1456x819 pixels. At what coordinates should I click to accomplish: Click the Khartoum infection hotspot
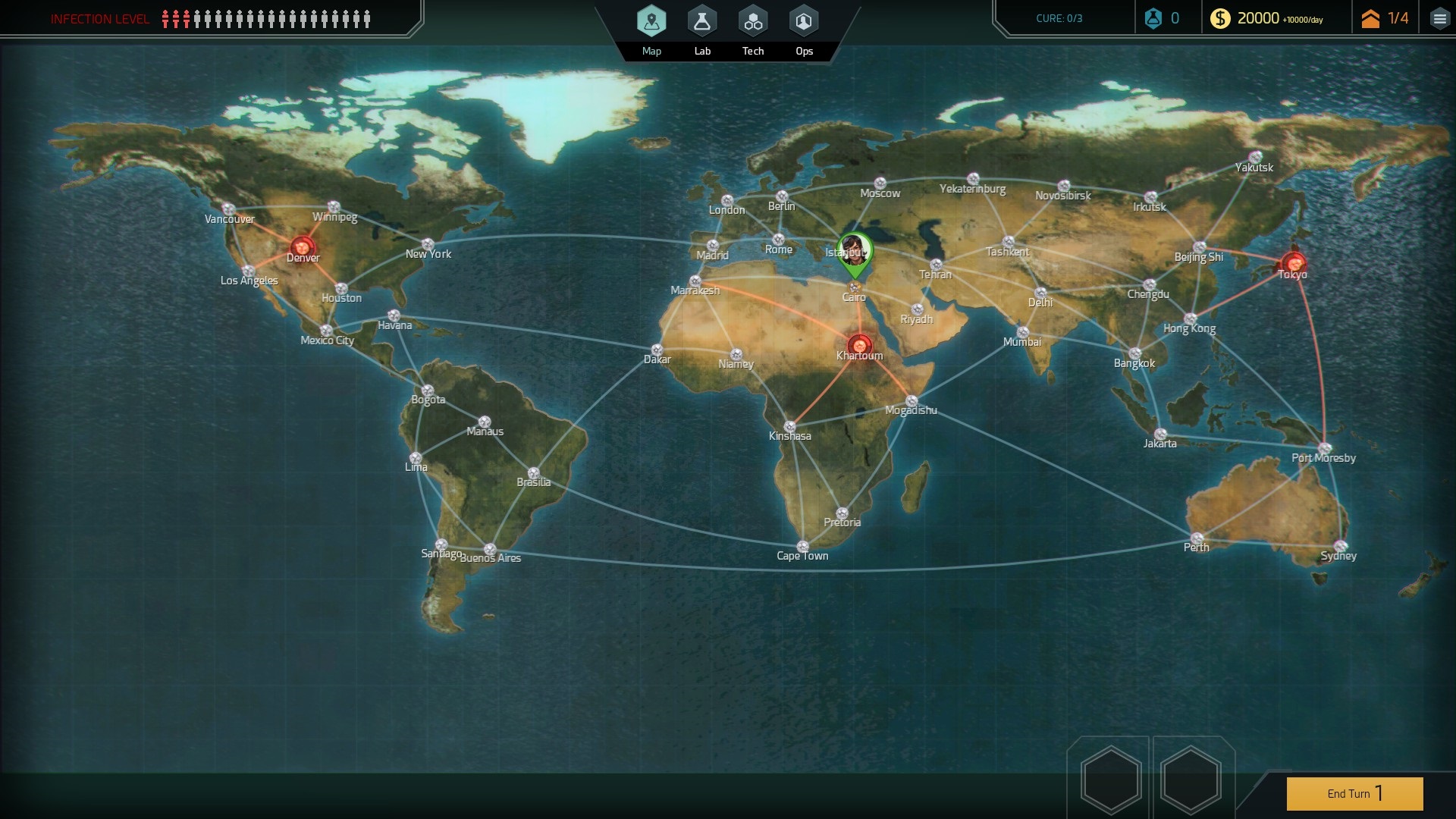[858, 342]
